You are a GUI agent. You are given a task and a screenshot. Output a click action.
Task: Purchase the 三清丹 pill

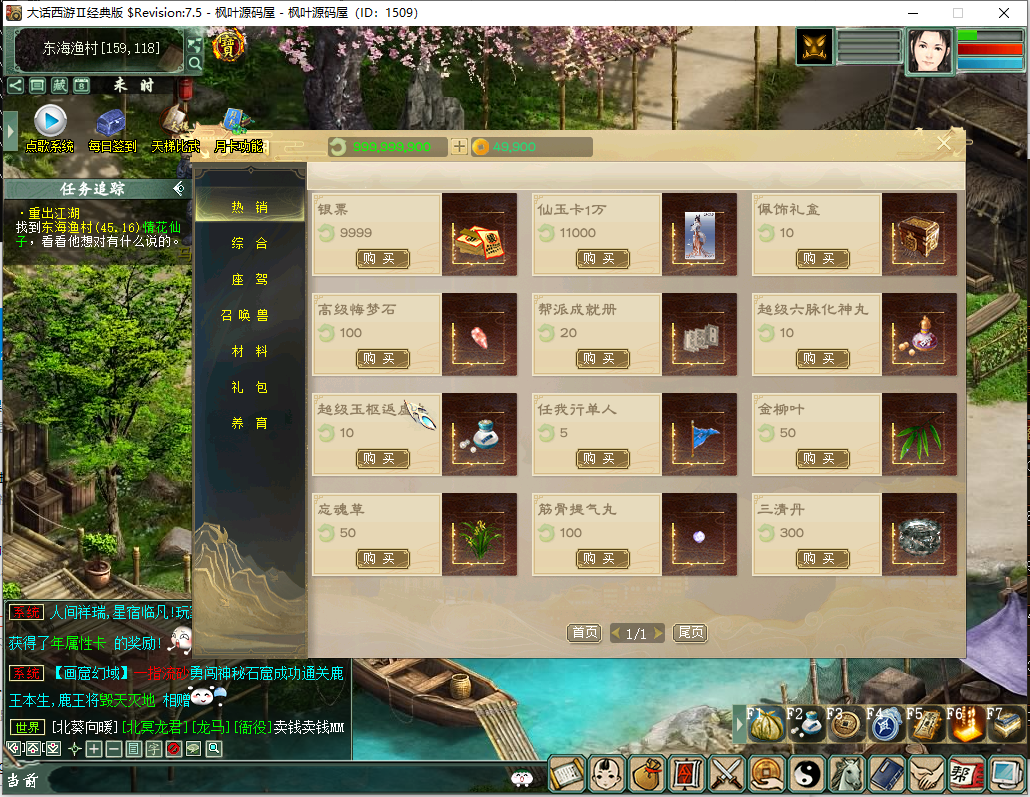pos(822,559)
